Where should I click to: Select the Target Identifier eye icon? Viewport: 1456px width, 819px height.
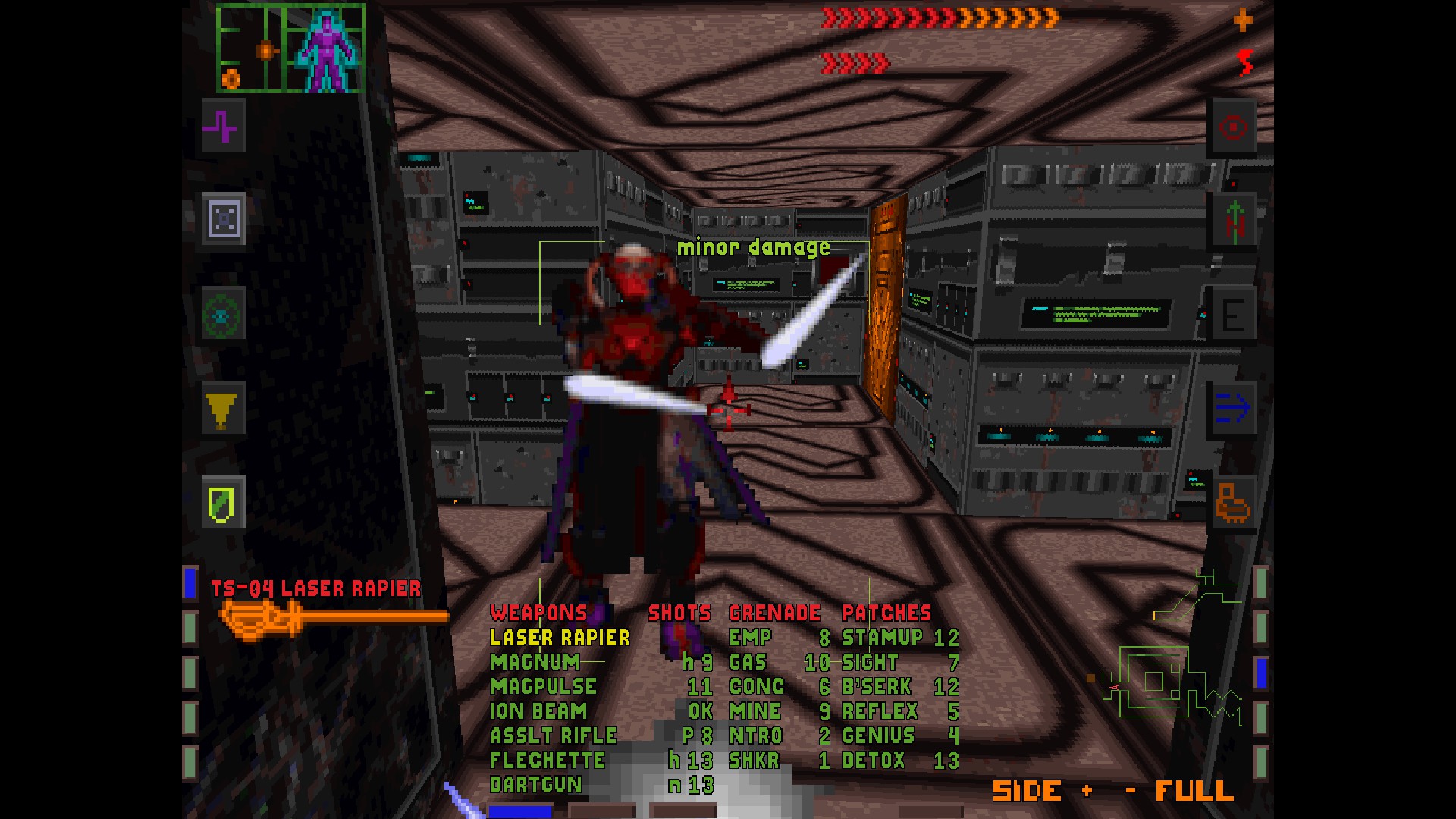click(x=1234, y=127)
